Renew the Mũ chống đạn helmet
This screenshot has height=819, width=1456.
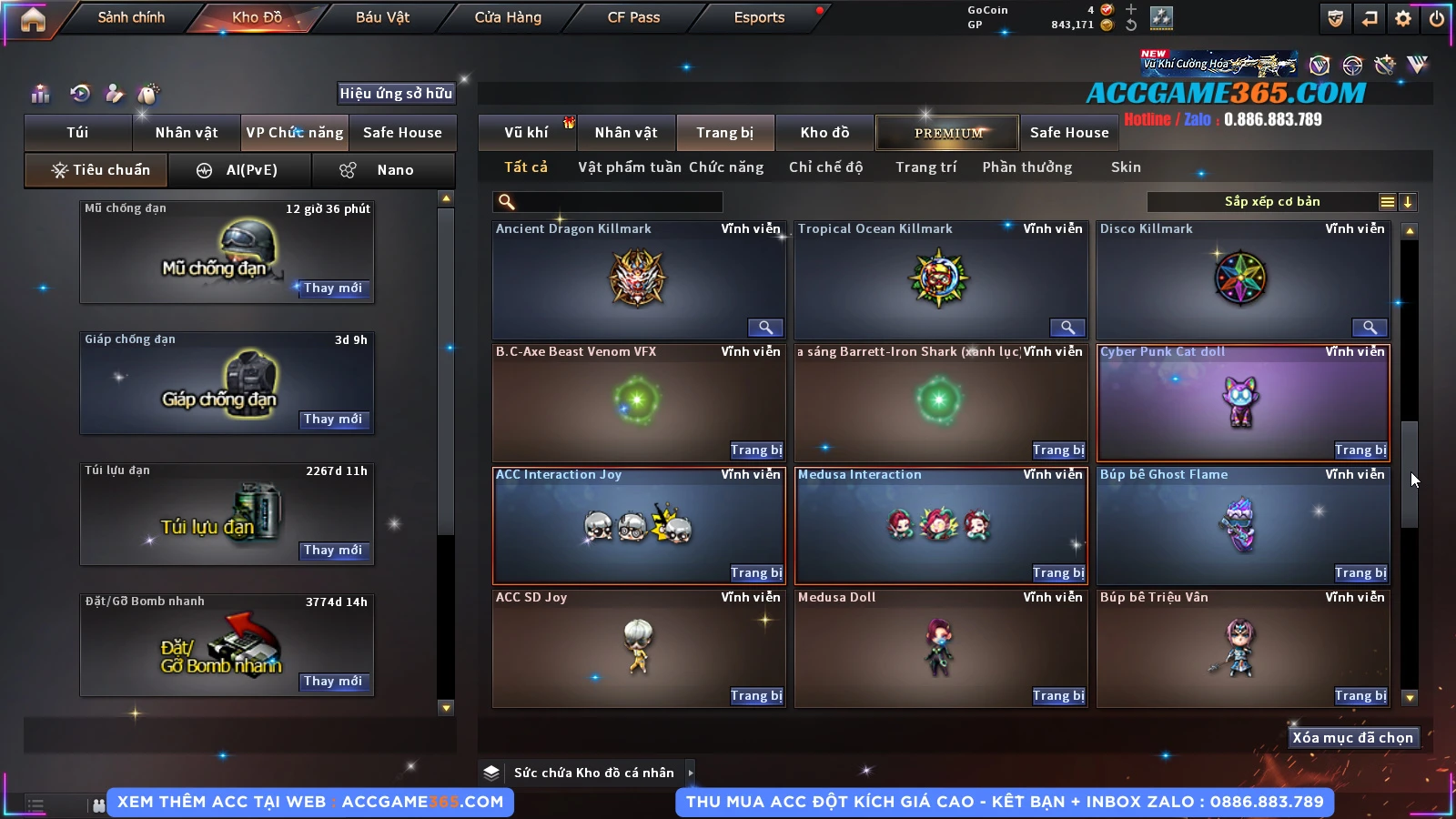click(333, 288)
